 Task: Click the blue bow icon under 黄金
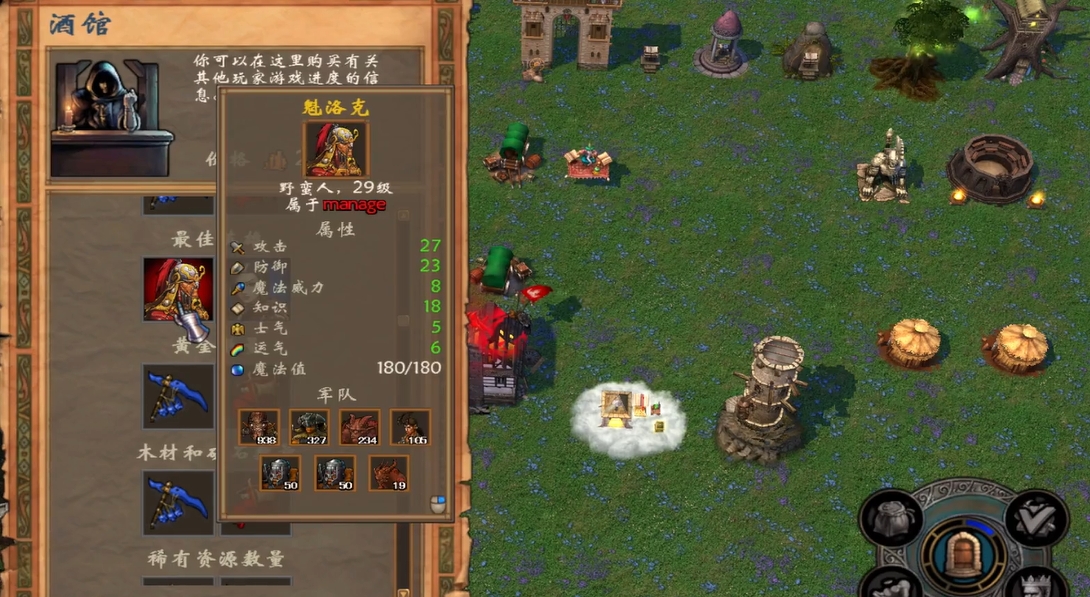177,395
